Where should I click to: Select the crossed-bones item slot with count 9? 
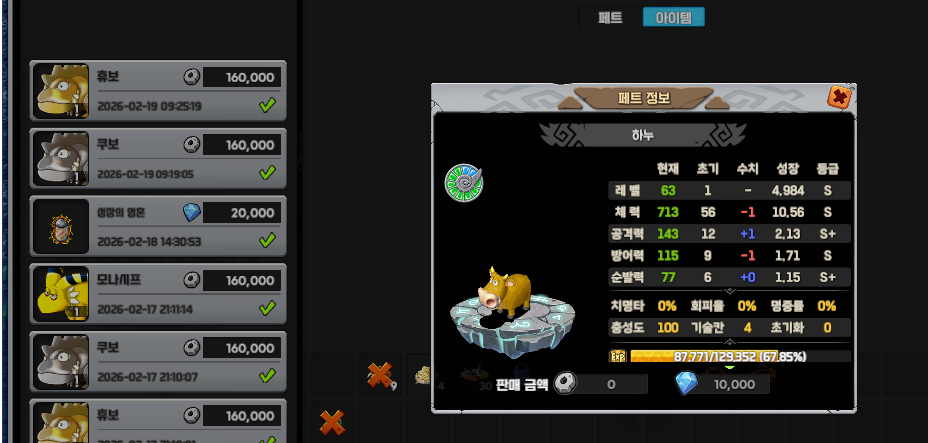(x=379, y=375)
